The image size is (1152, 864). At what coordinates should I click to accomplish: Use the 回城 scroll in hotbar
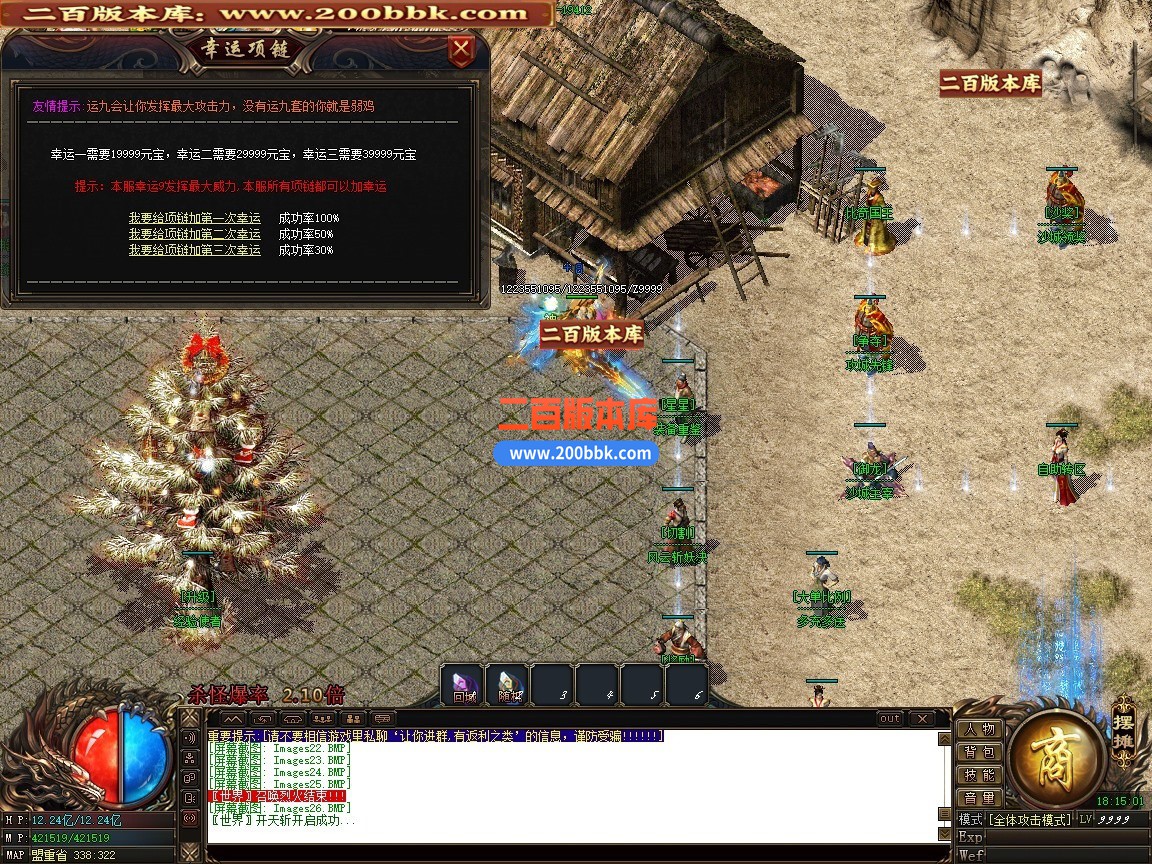464,685
